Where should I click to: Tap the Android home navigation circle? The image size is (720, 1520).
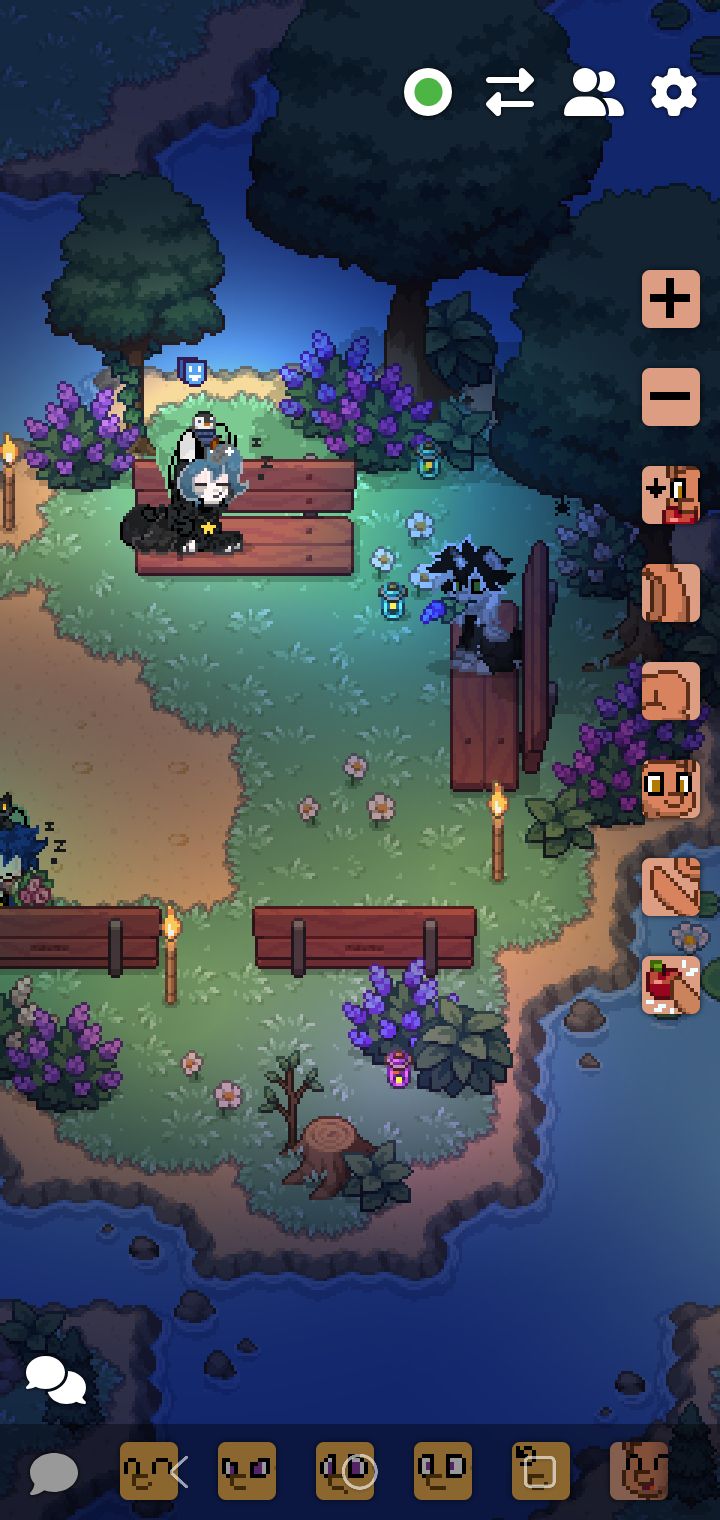[x=359, y=1472]
